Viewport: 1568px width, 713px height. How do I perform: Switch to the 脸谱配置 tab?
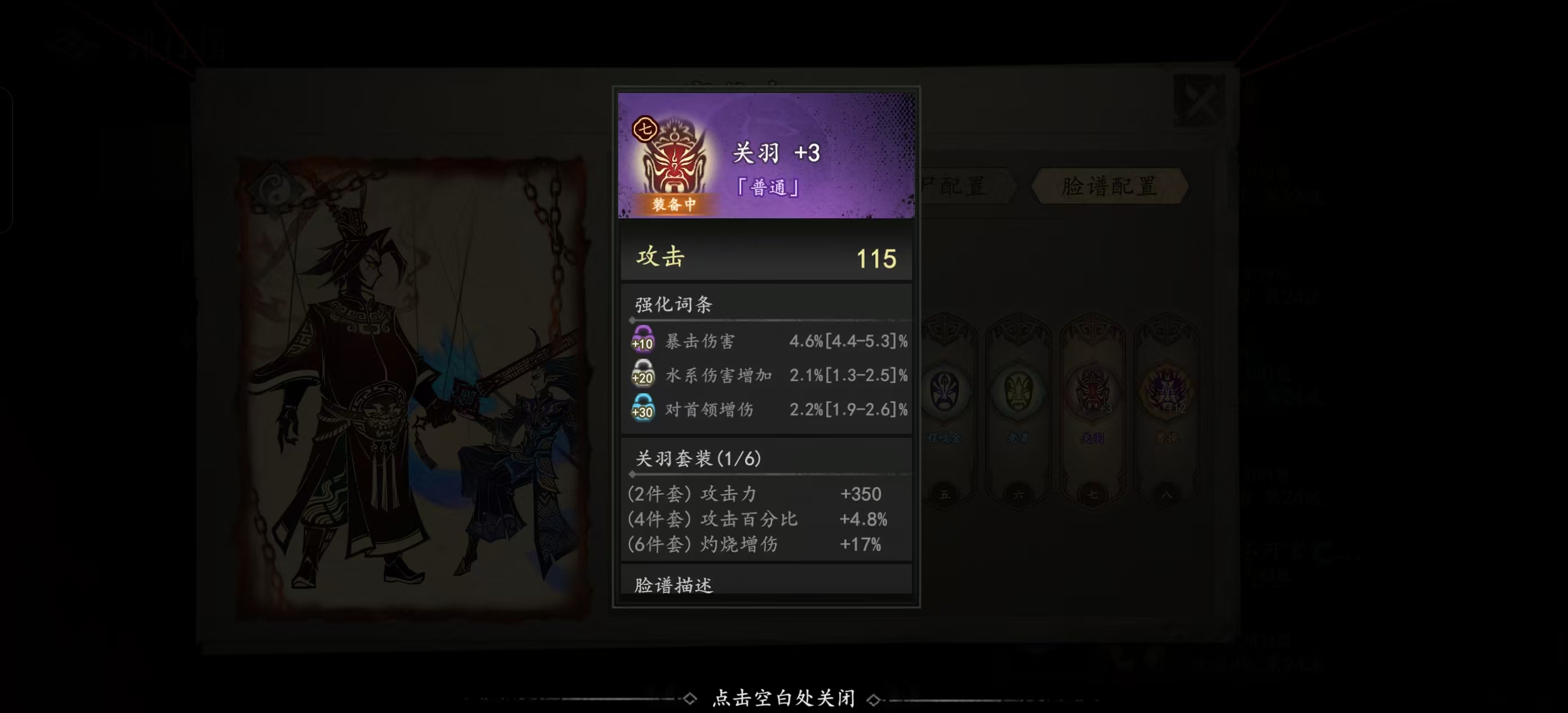[x=1109, y=187]
